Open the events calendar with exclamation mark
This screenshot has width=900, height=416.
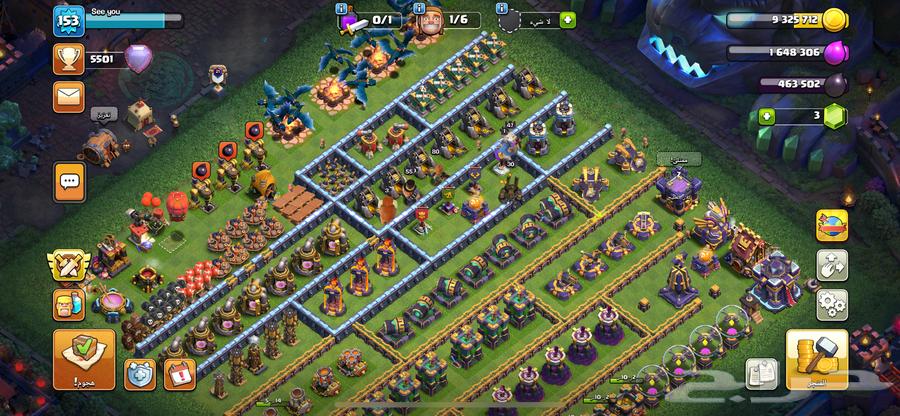pyautogui.click(x=181, y=373)
